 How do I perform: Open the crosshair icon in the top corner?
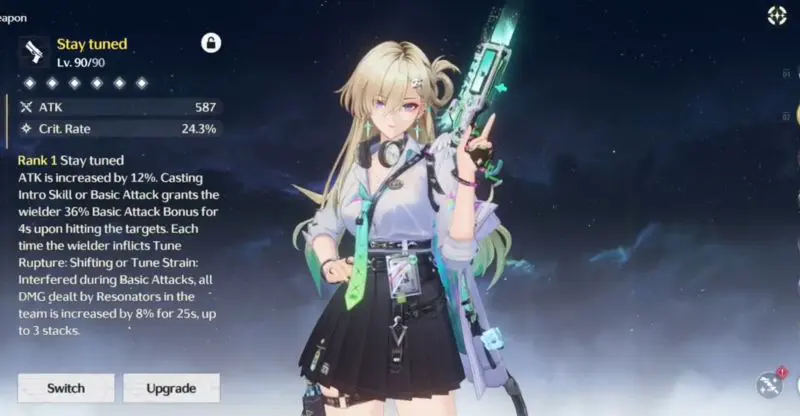point(777,15)
